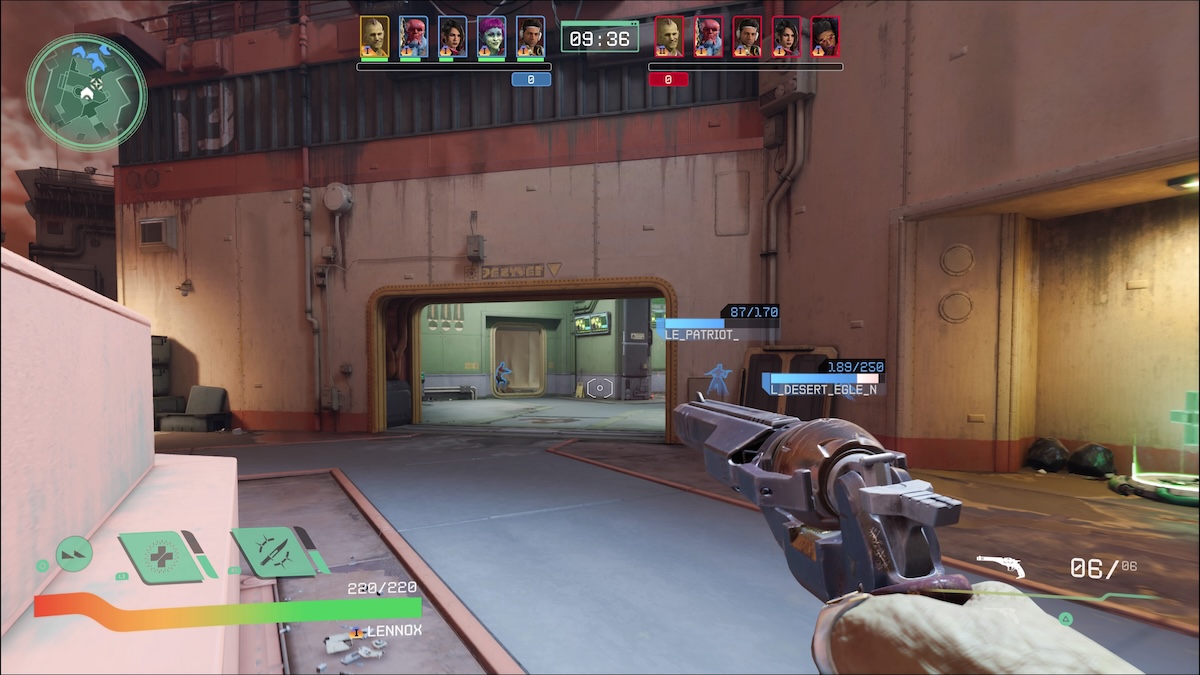This screenshot has height=675, width=1200.
Task: Select the purple-haired green-skinned hero portrait
Action: click(x=491, y=36)
